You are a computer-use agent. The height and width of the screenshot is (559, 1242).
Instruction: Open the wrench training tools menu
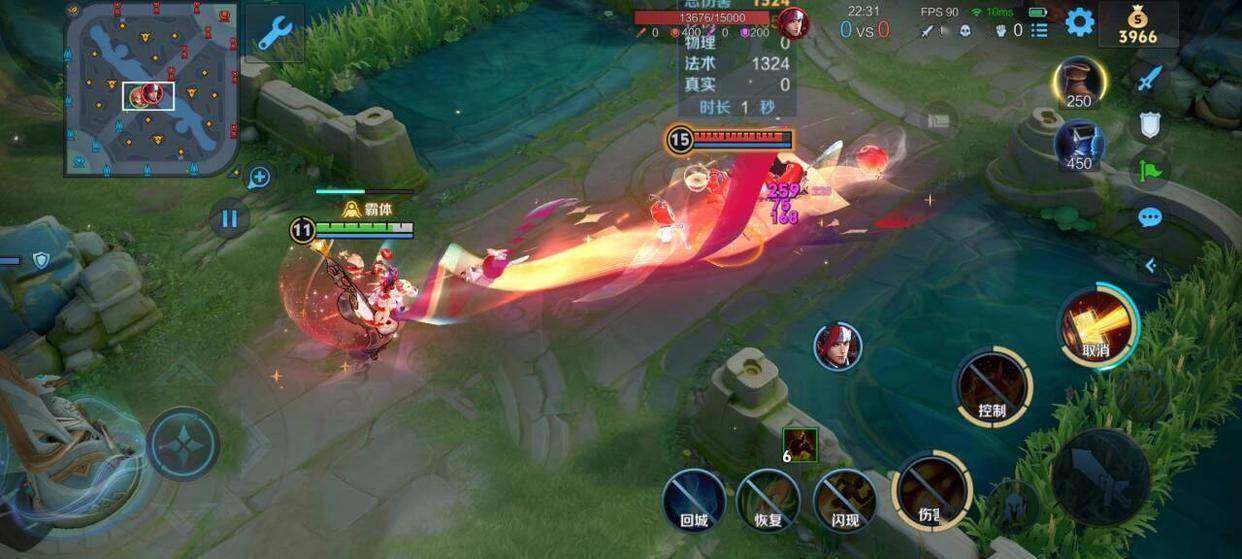(x=274, y=33)
